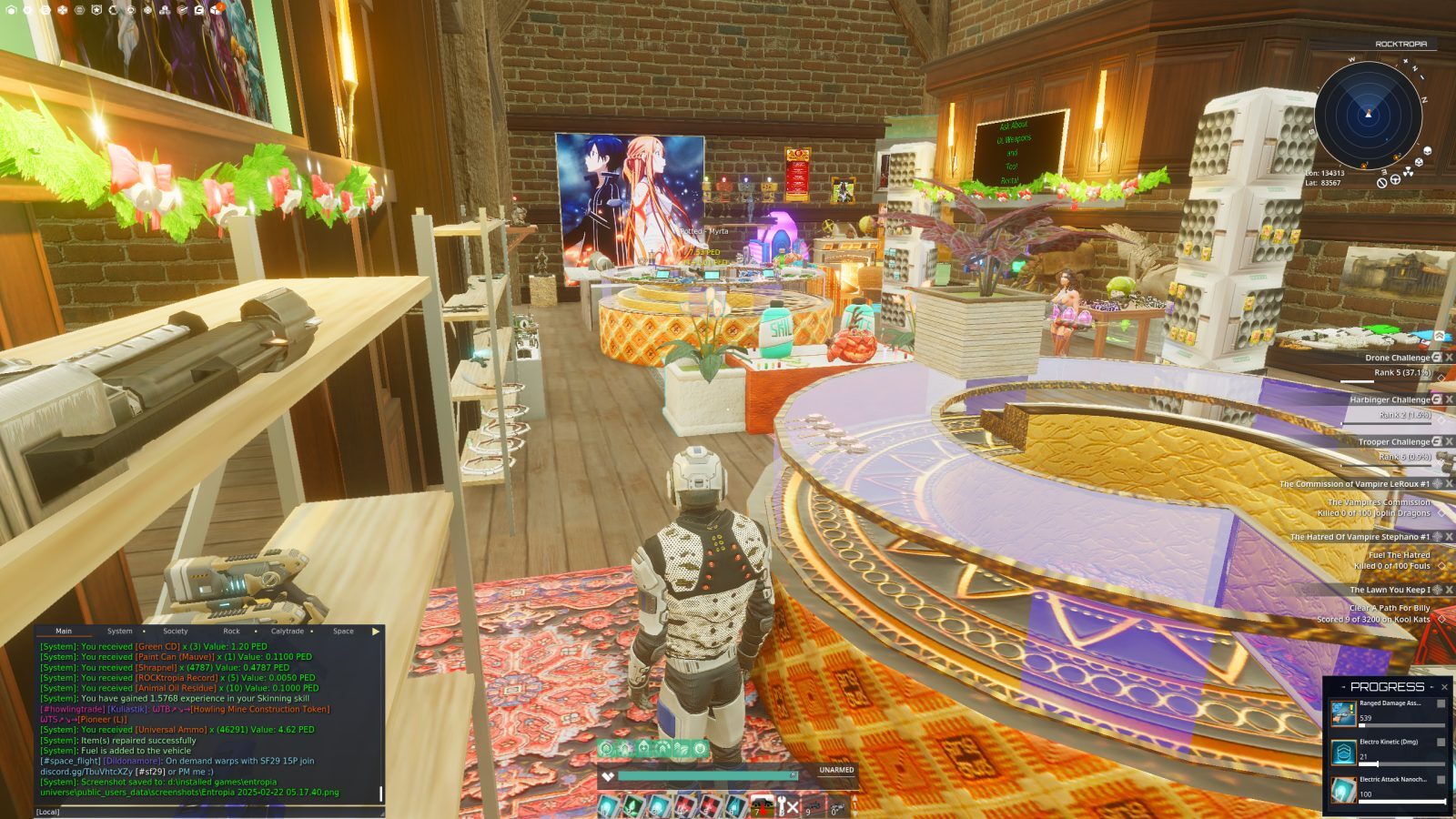The image size is (1456, 819).
Task: Hide the Drone Challenge from the quest tracker
Action: tap(1449, 359)
